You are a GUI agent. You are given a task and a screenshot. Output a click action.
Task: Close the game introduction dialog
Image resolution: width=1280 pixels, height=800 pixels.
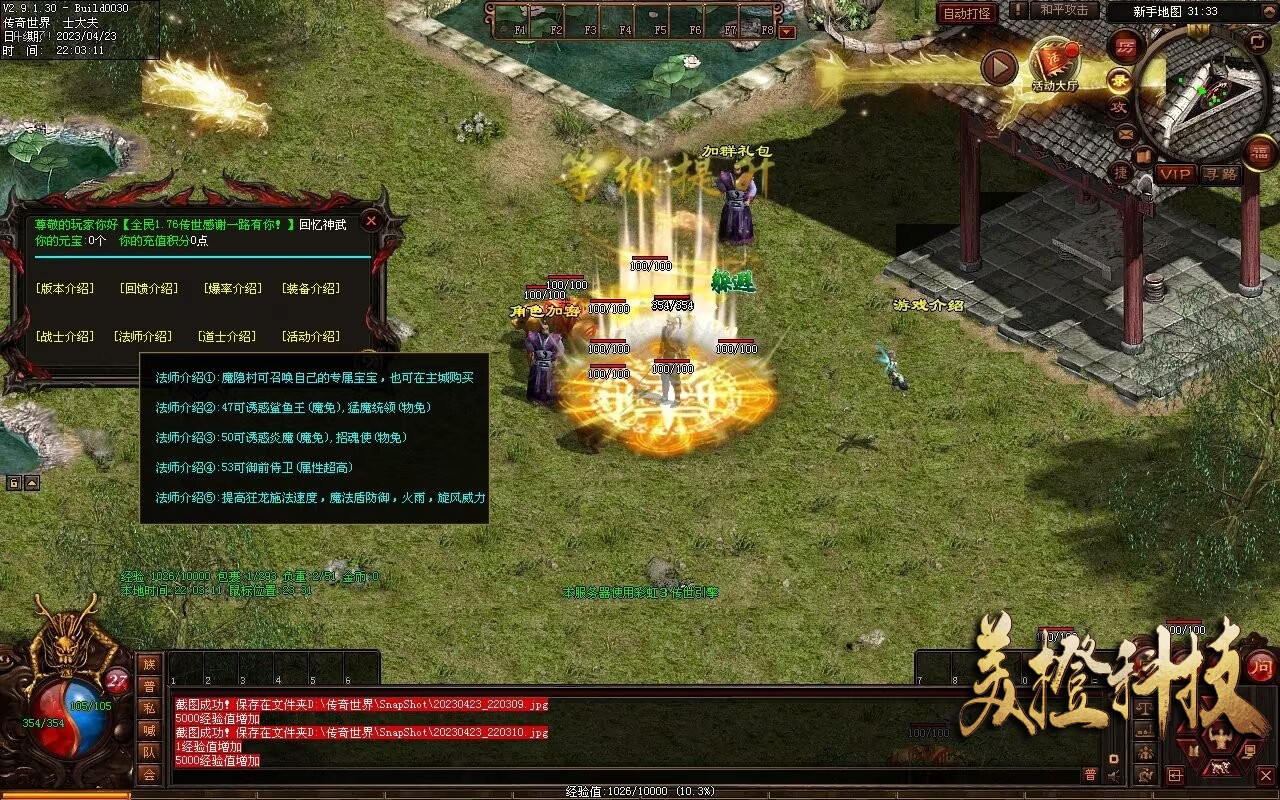(371, 221)
